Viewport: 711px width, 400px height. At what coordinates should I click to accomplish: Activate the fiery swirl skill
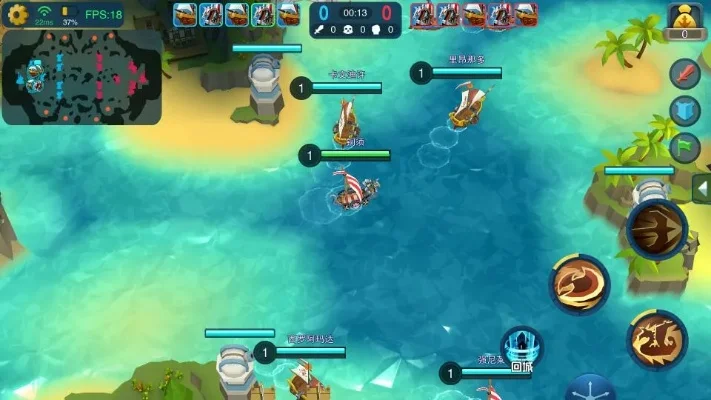(579, 283)
